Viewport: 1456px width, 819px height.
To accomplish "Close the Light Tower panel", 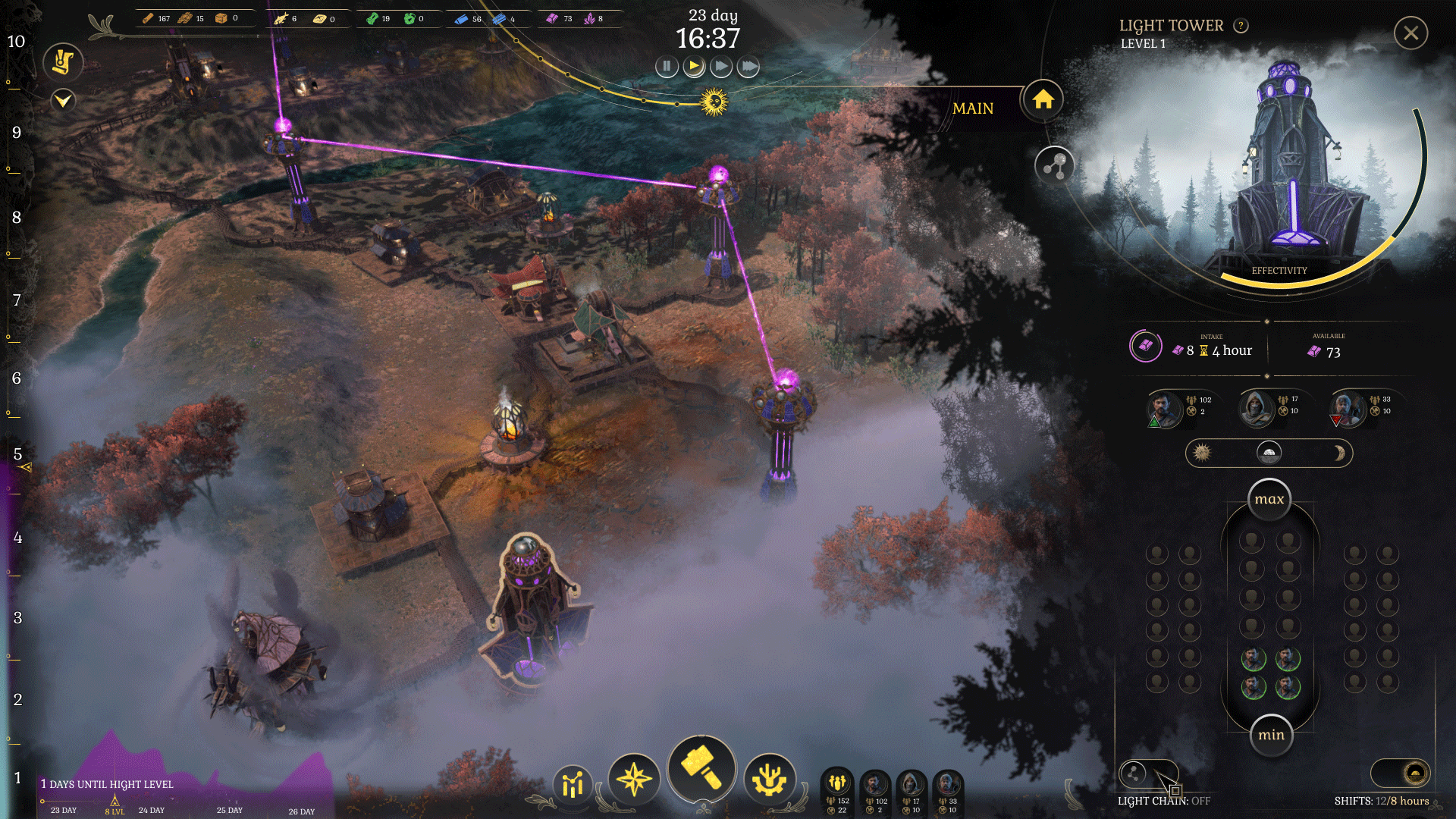I will (1410, 33).
